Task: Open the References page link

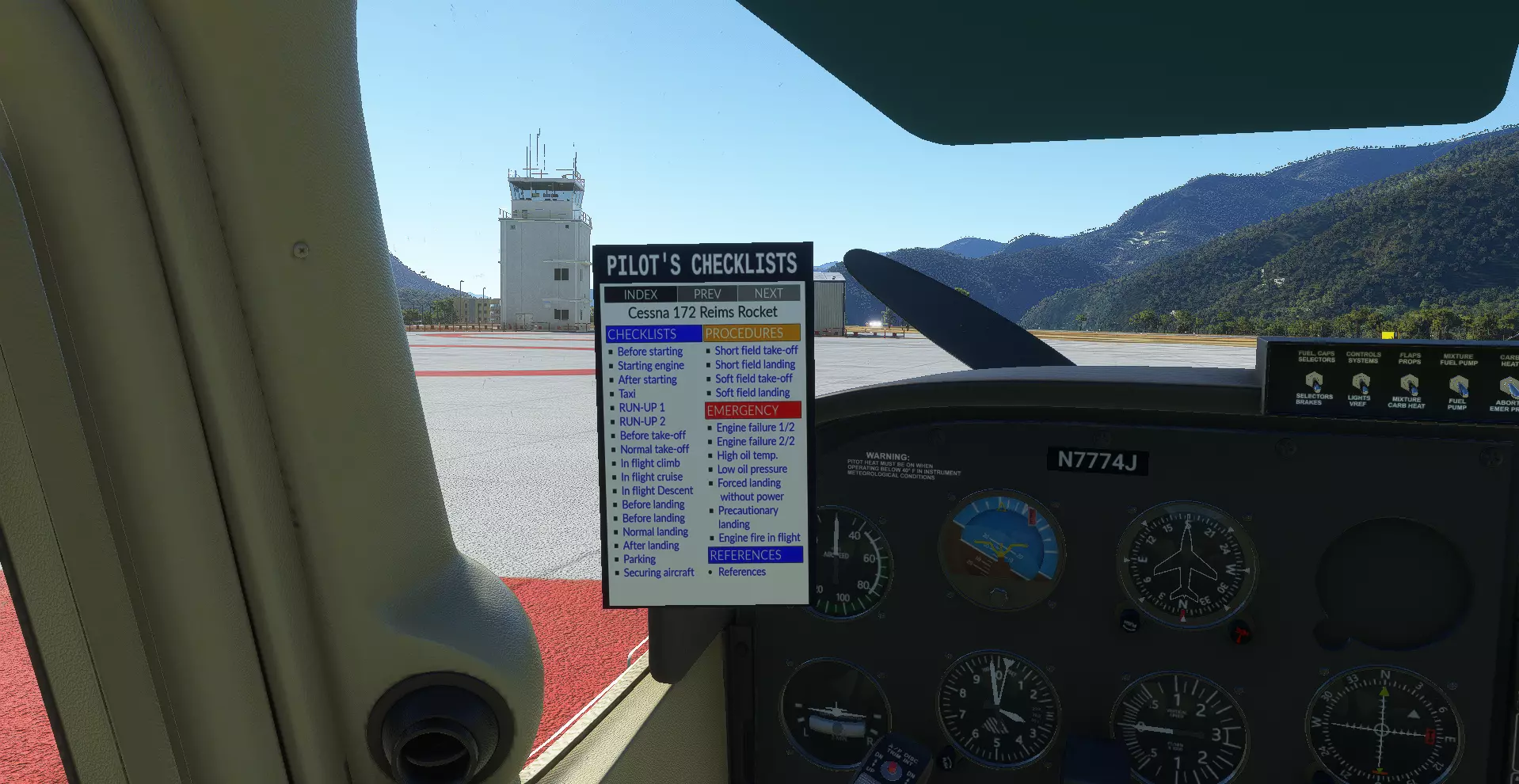Action: [741, 572]
